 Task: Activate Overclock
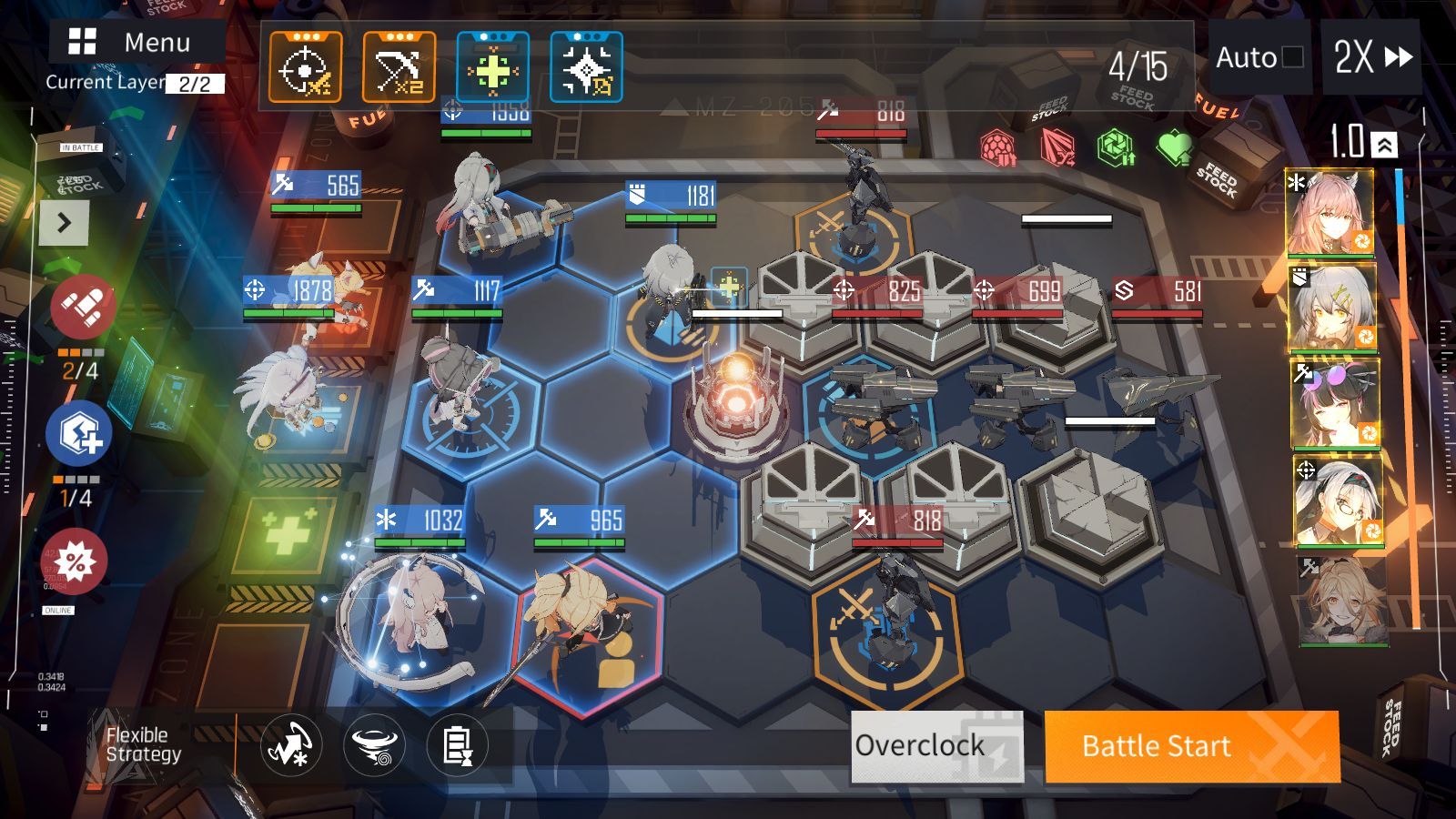click(936, 746)
